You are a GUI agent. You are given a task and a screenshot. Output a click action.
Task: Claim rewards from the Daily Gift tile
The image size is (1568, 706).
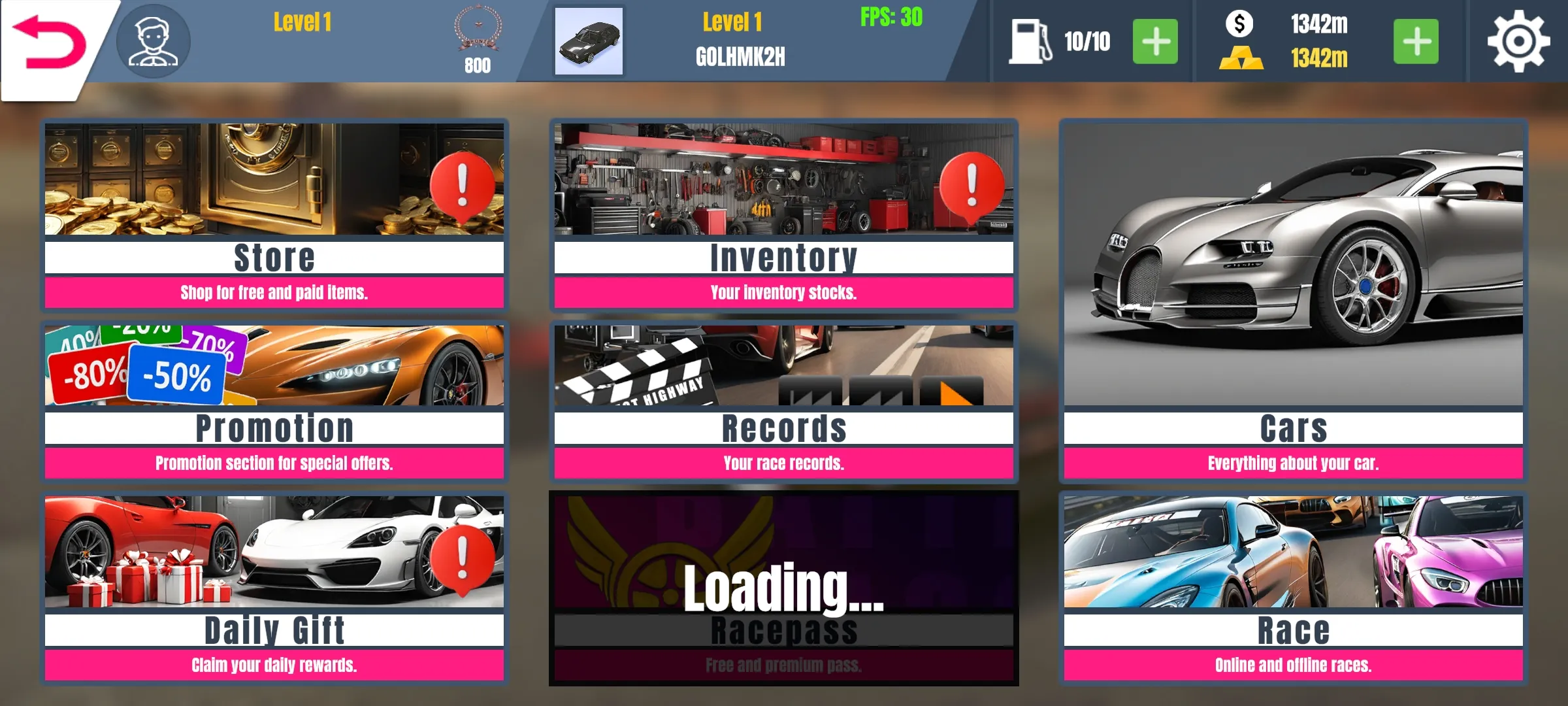274,588
